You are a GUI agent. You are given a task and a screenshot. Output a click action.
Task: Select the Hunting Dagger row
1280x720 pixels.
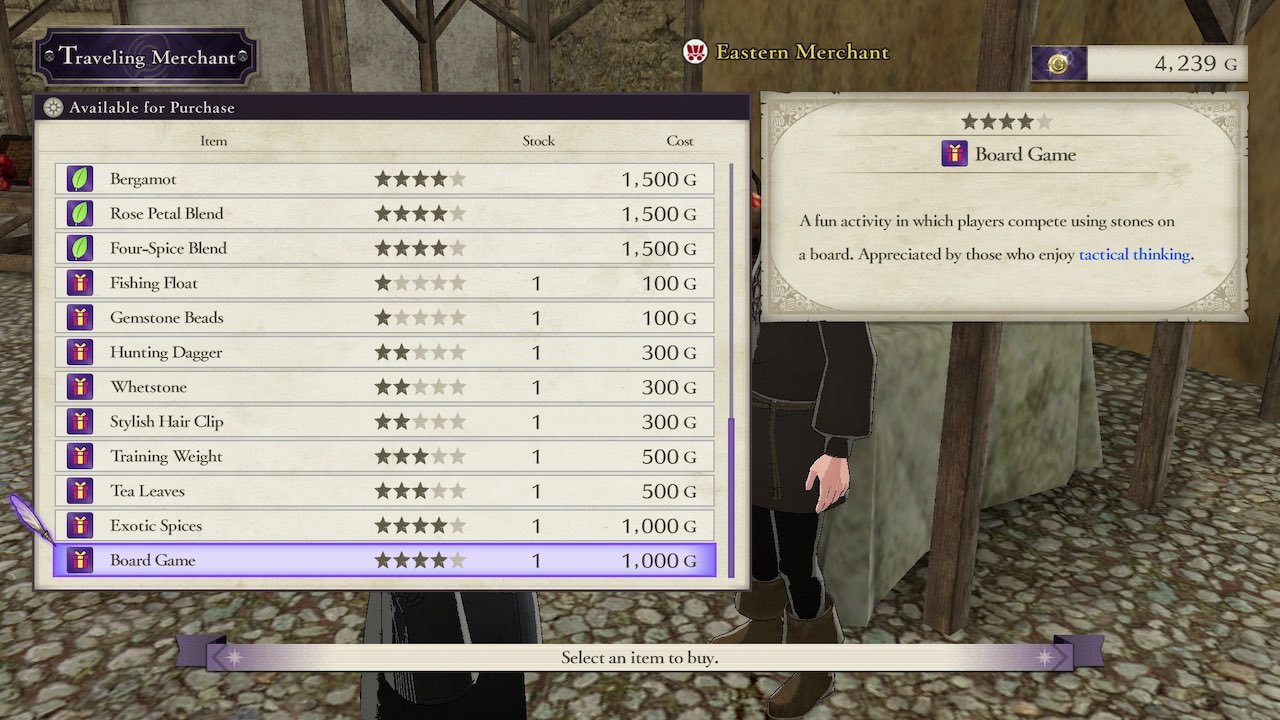pos(384,352)
